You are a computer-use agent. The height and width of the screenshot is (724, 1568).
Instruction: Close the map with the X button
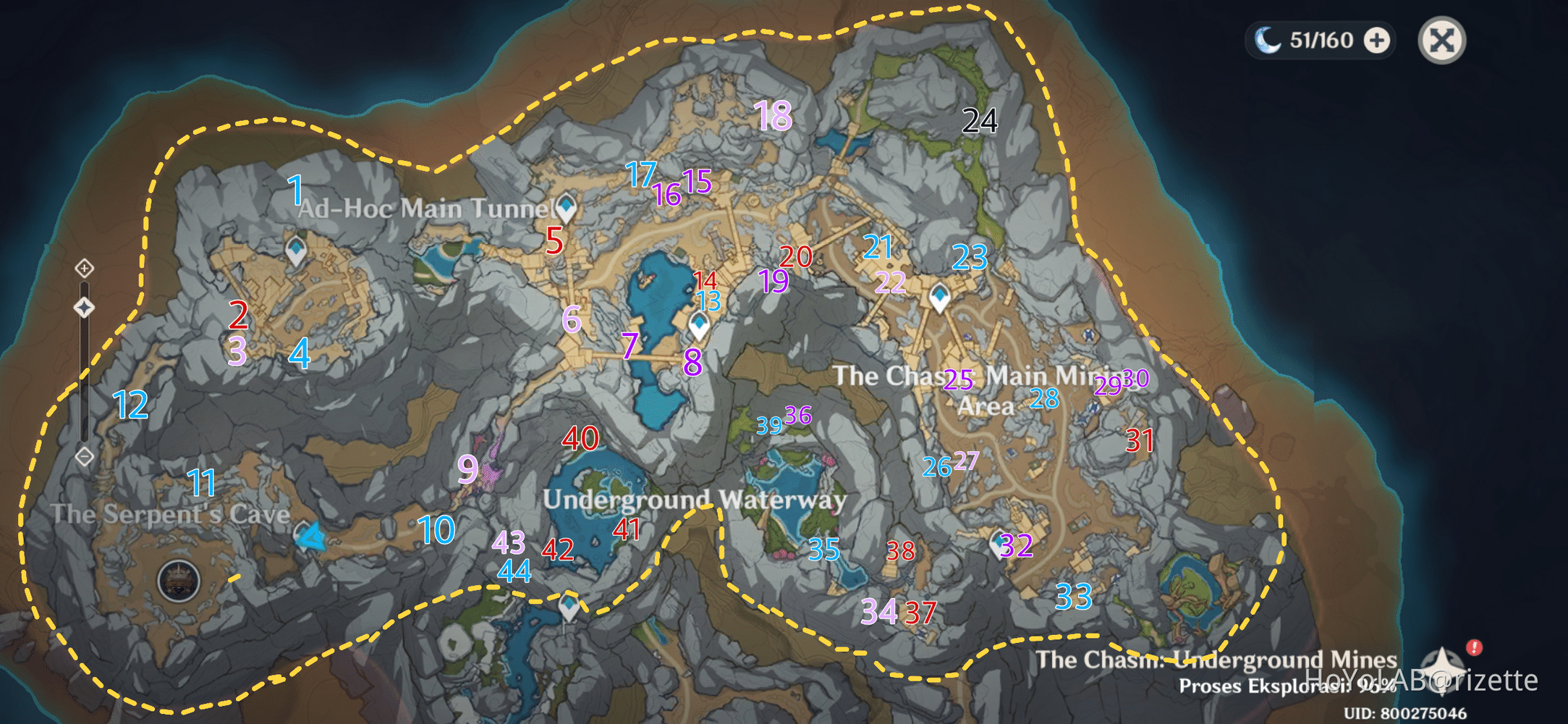[x=1441, y=41]
